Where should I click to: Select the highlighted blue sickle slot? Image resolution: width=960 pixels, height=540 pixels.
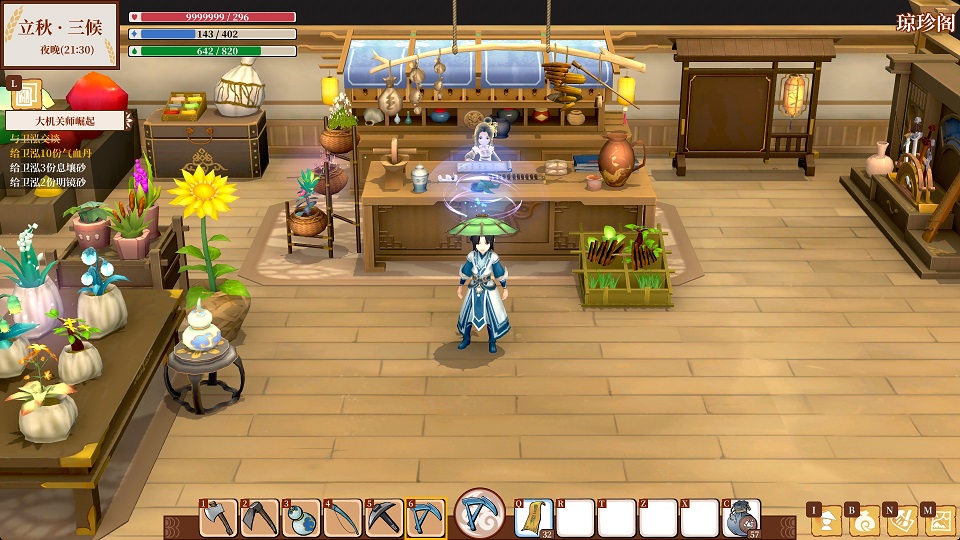(x=426, y=518)
